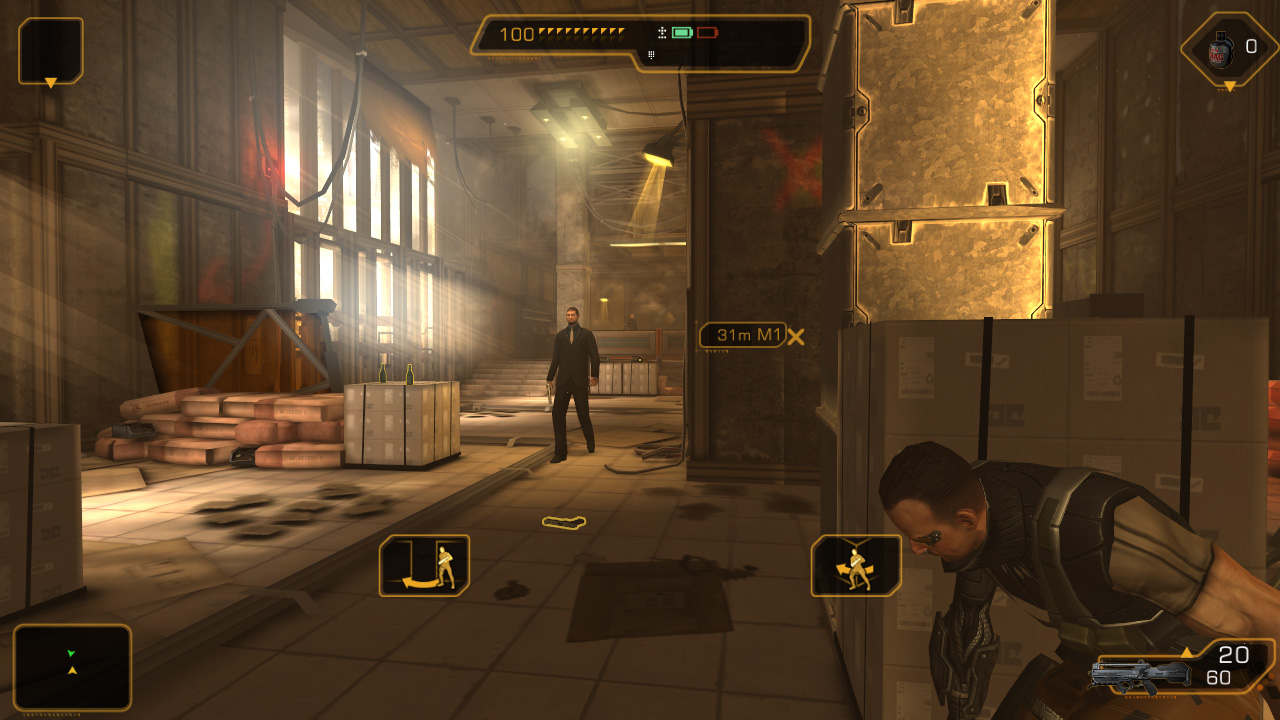Tap the frag grenade icon at top right
This screenshot has width=1280, height=720.
pyautogui.click(x=1222, y=48)
